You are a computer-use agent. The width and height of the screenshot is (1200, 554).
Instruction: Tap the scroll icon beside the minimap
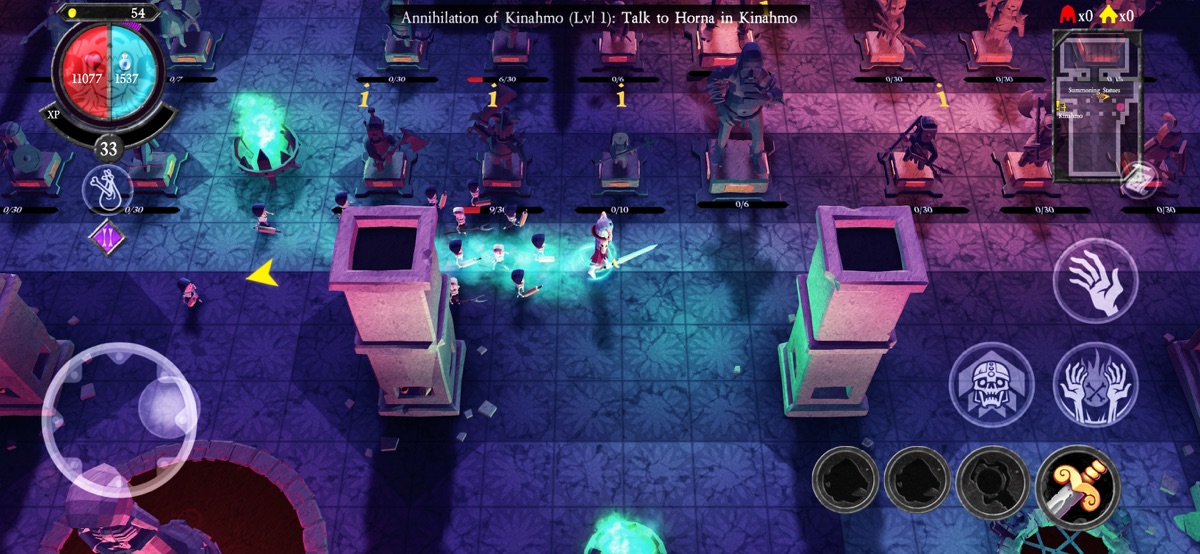tap(1136, 180)
